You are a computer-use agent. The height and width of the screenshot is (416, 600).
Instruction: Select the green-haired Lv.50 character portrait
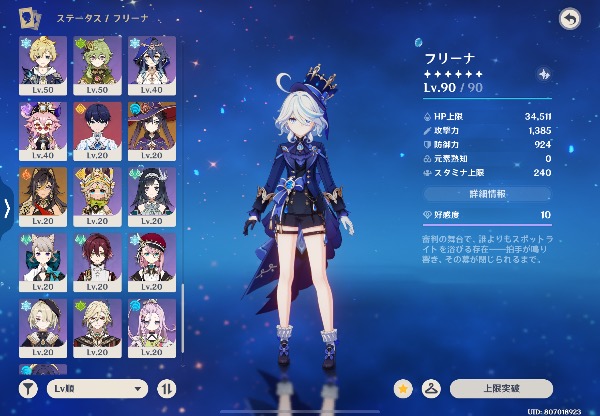click(x=97, y=64)
